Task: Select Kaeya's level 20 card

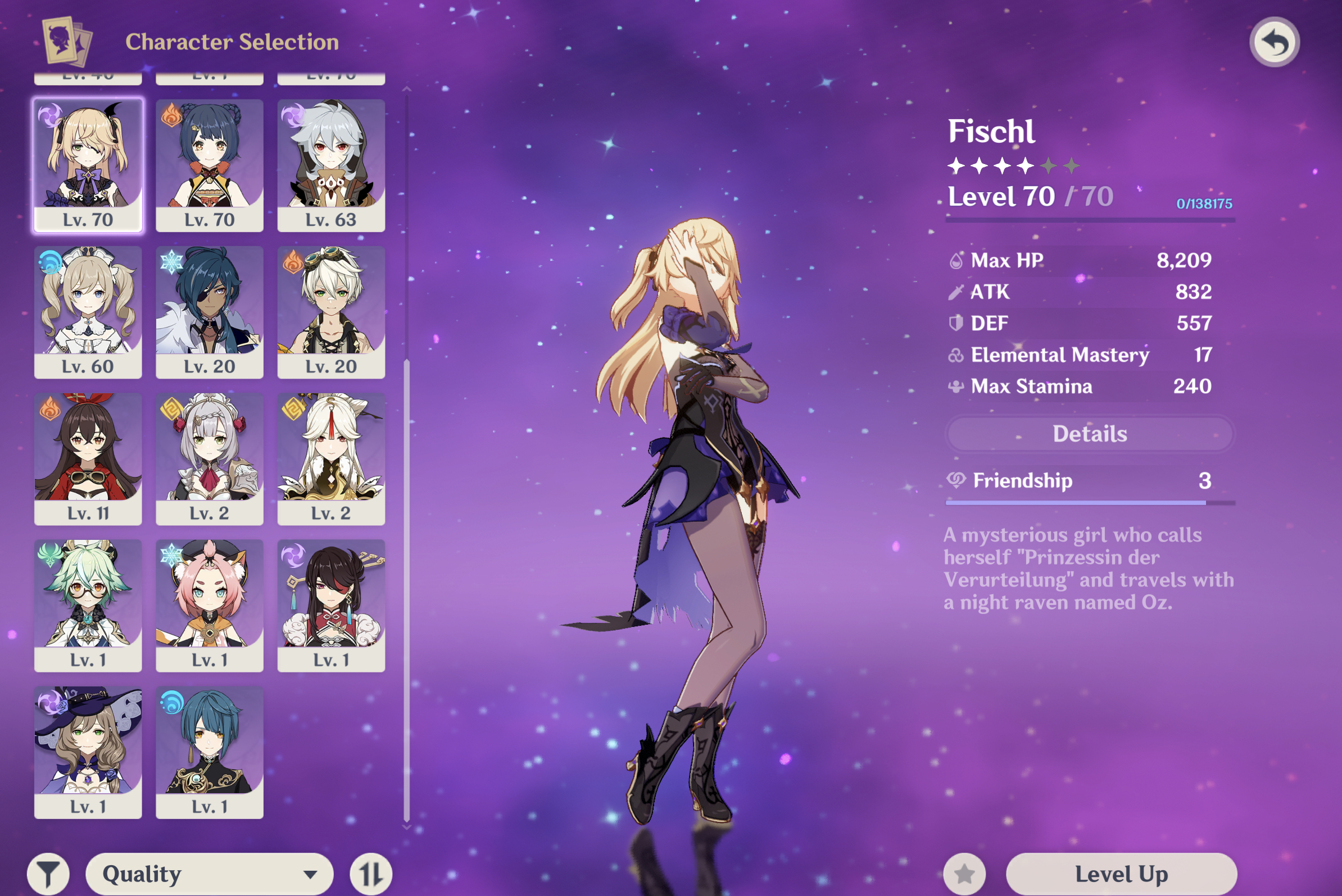Action: pos(209,311)
